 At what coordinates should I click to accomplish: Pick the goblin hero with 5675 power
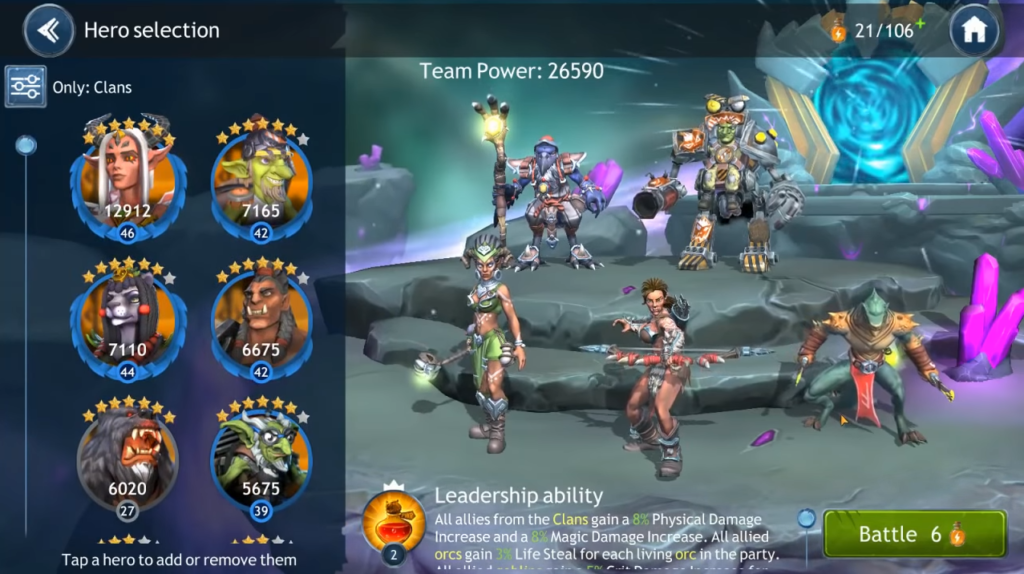[x=262, y=457]
